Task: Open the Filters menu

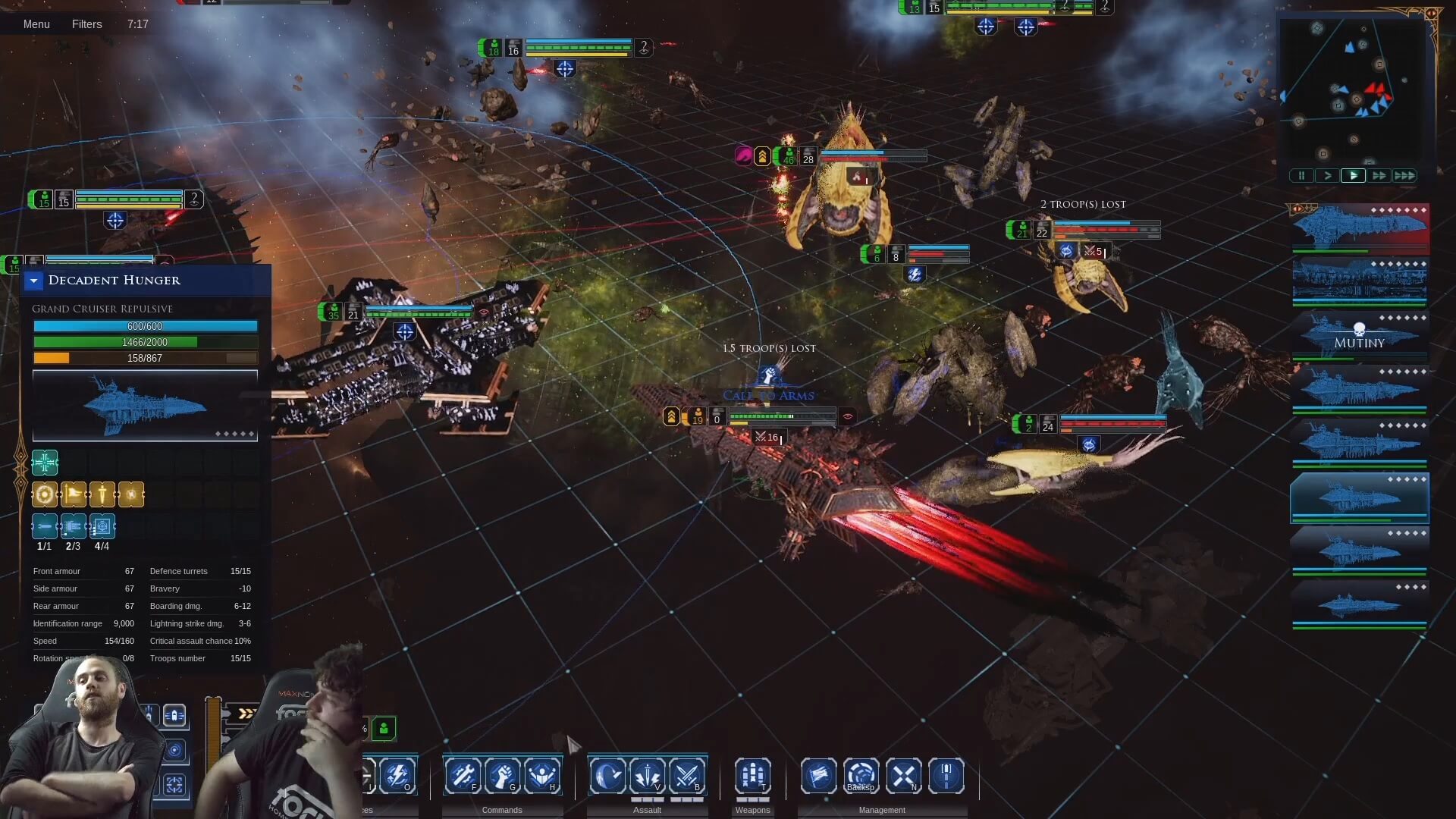Action: pos(86,24)
